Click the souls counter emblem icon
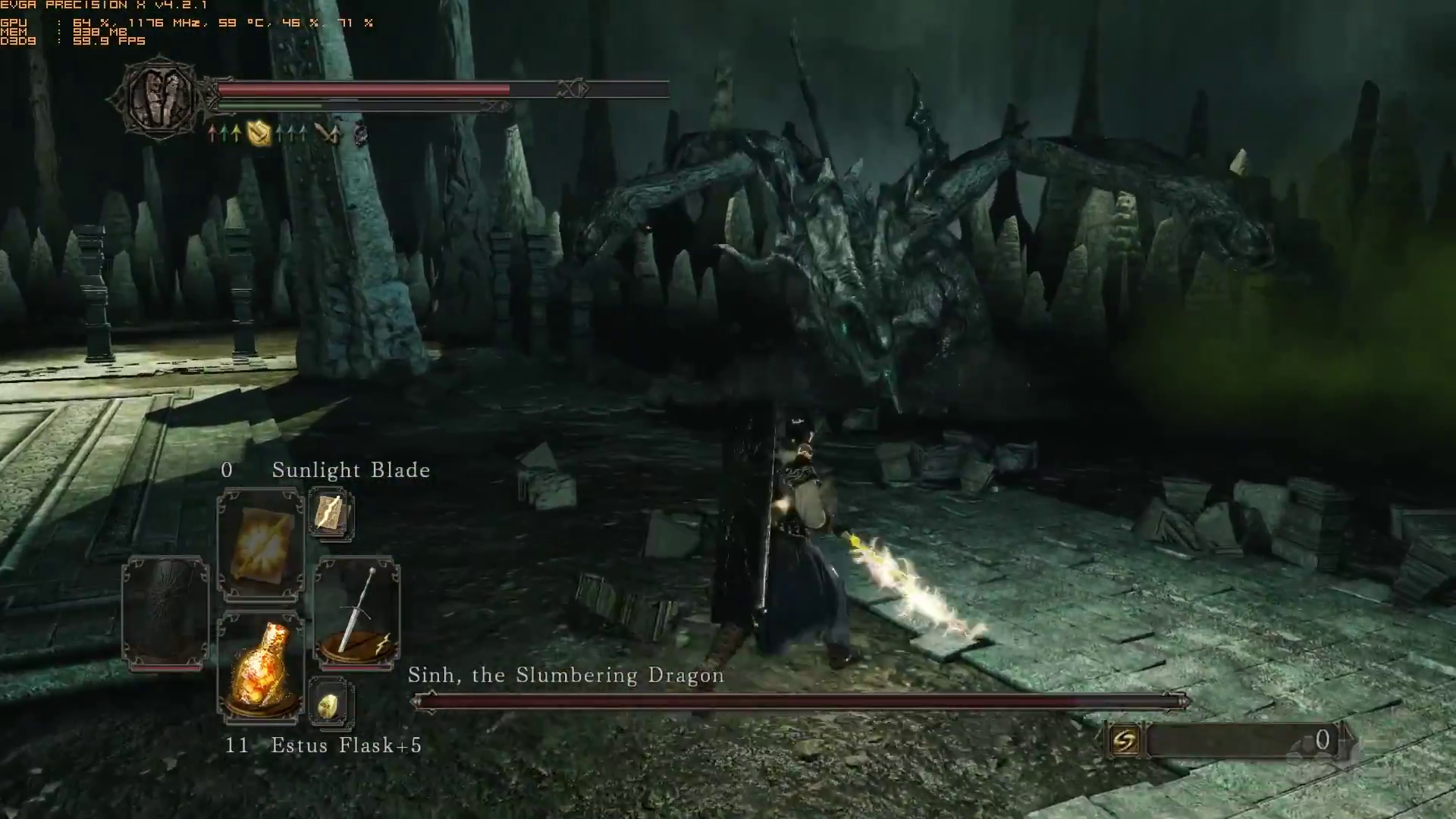 click(x=1125, y=740)
